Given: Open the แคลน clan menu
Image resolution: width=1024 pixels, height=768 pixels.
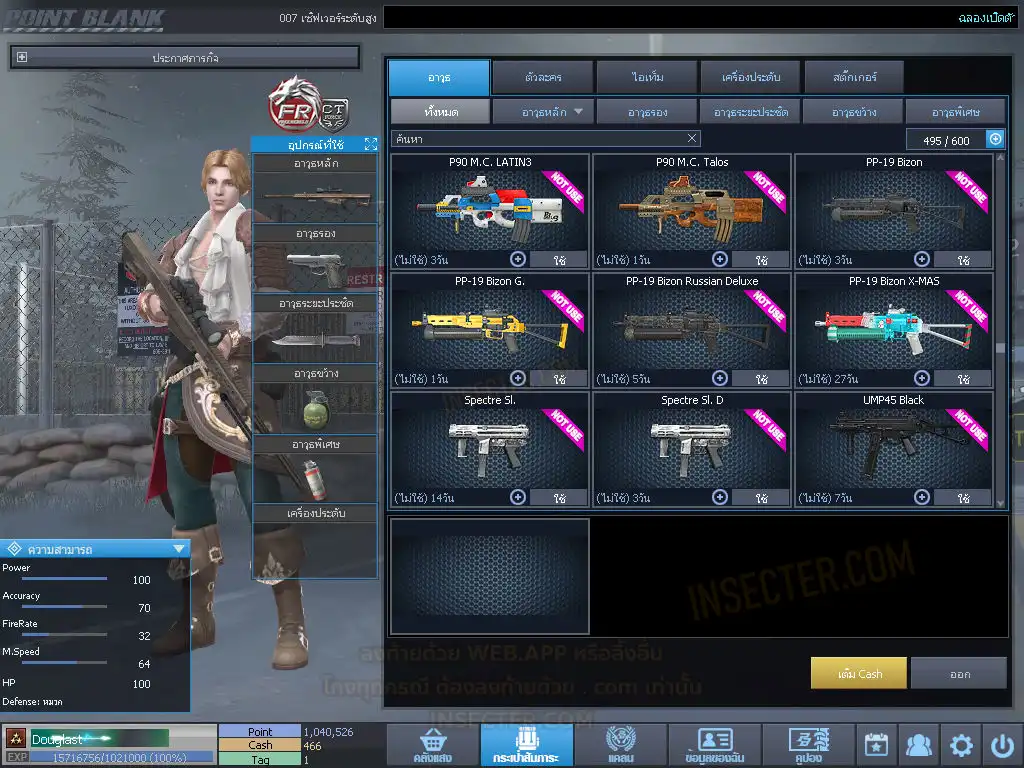Looking at the screenshot, I should pos(620,745).
